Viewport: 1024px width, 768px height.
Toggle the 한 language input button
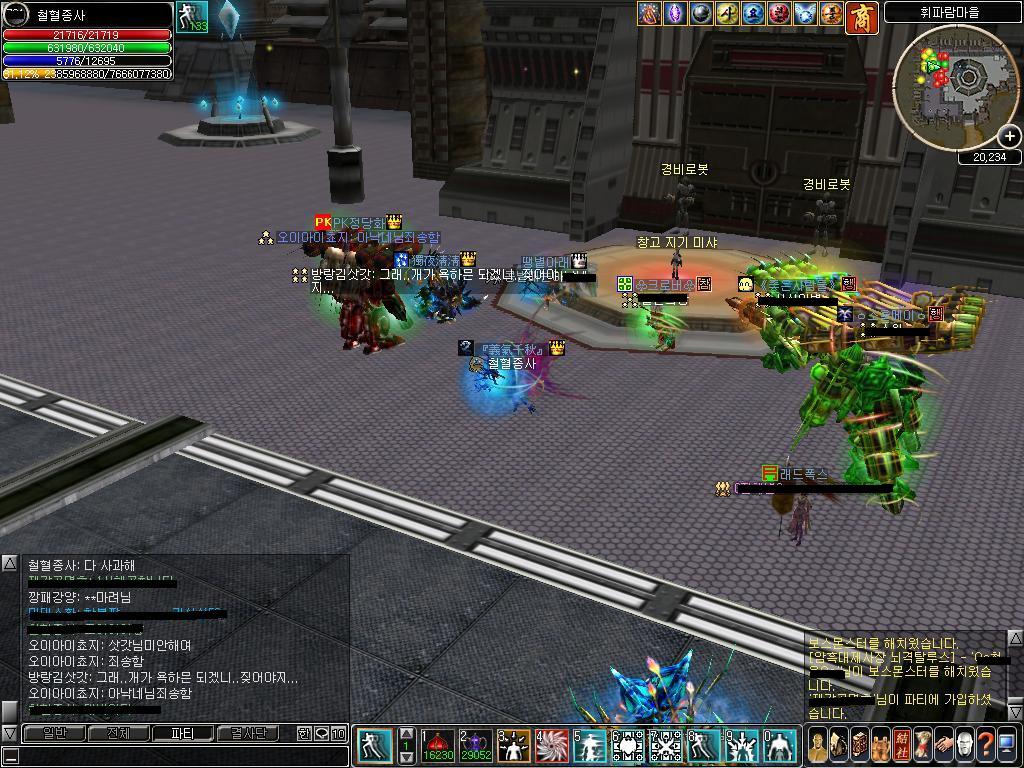tap(304, 734)
